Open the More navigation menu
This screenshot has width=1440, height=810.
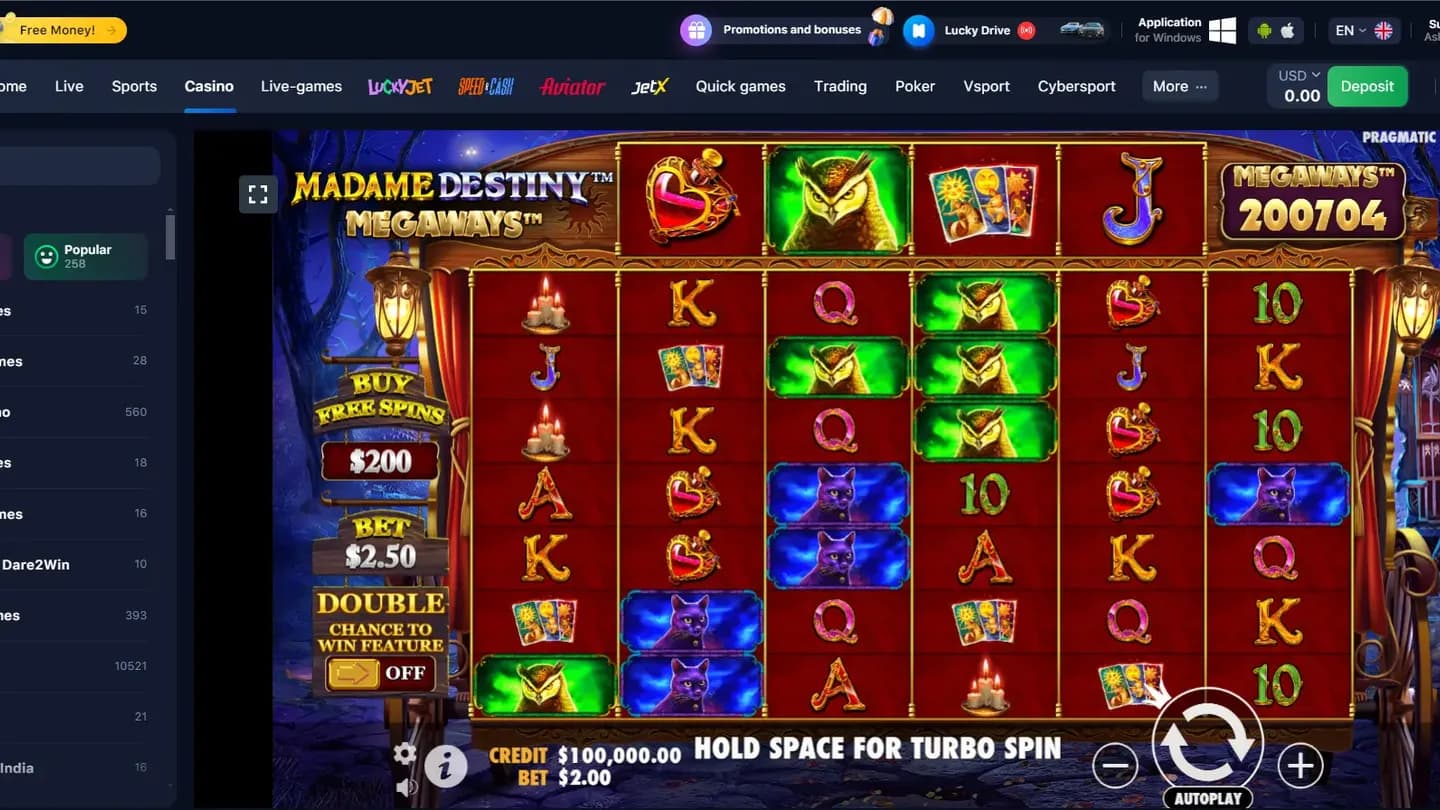pyautogui.click(x=1179, y=86)
